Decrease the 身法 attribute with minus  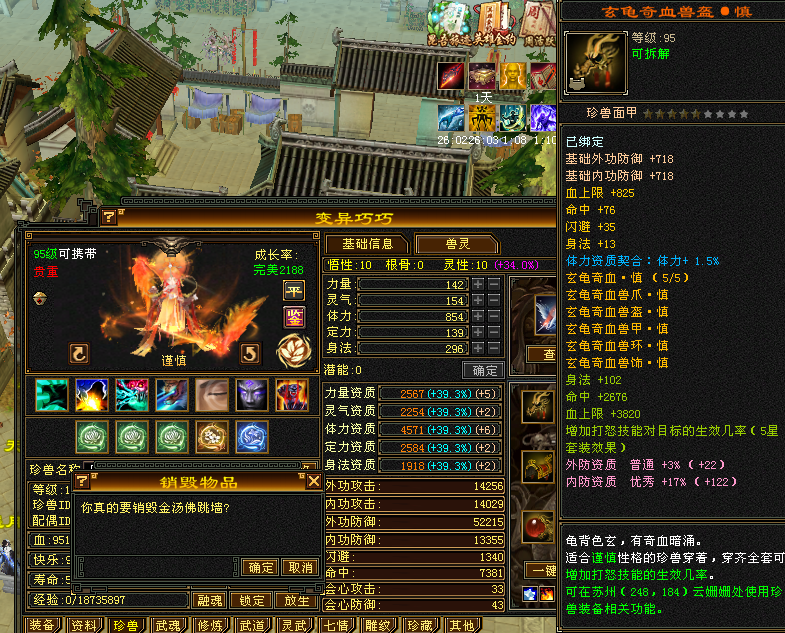(x=494, y=349)
